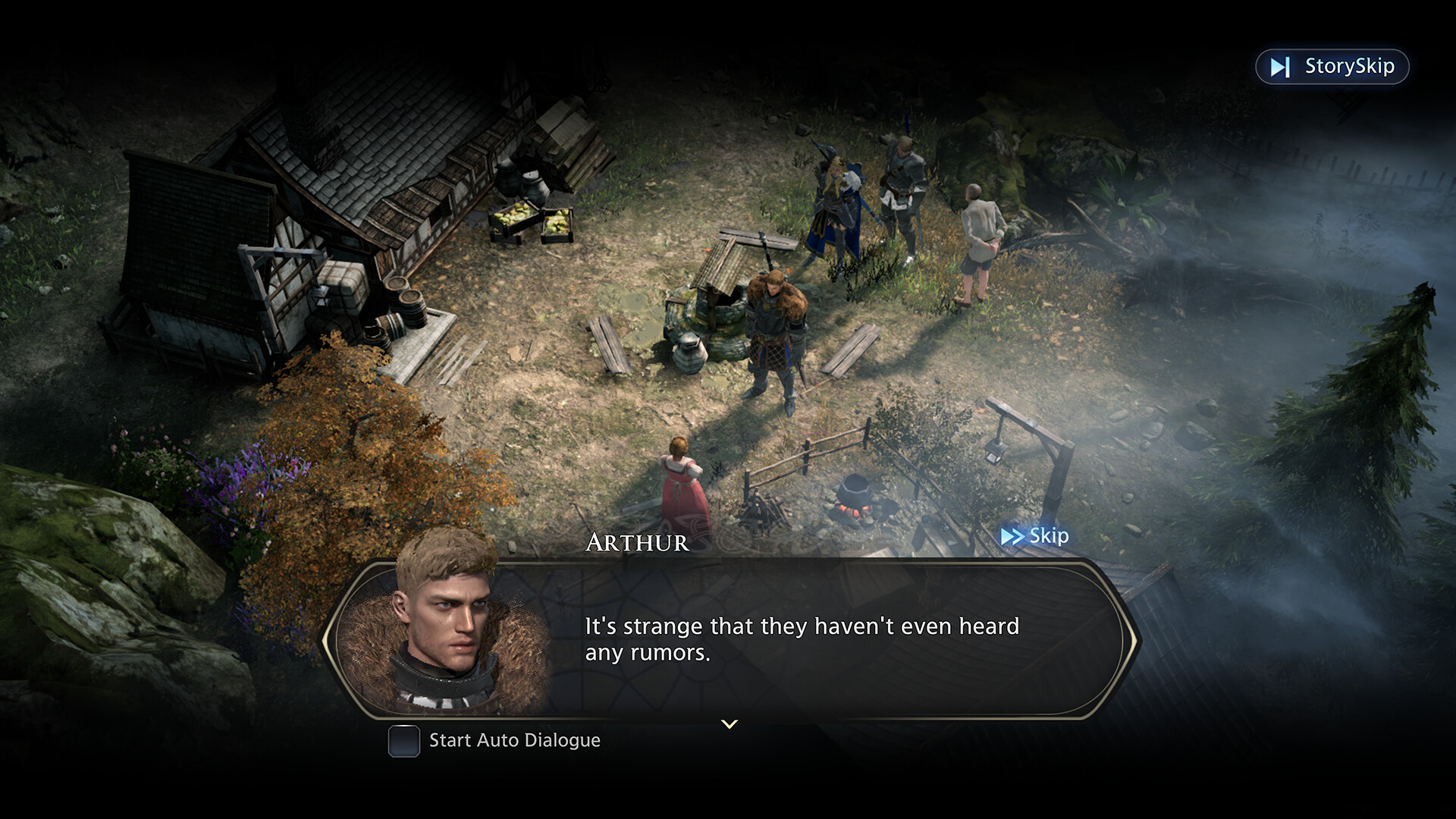
Task: Check the box next to Start Auto Dialogue
Action: 404,742
